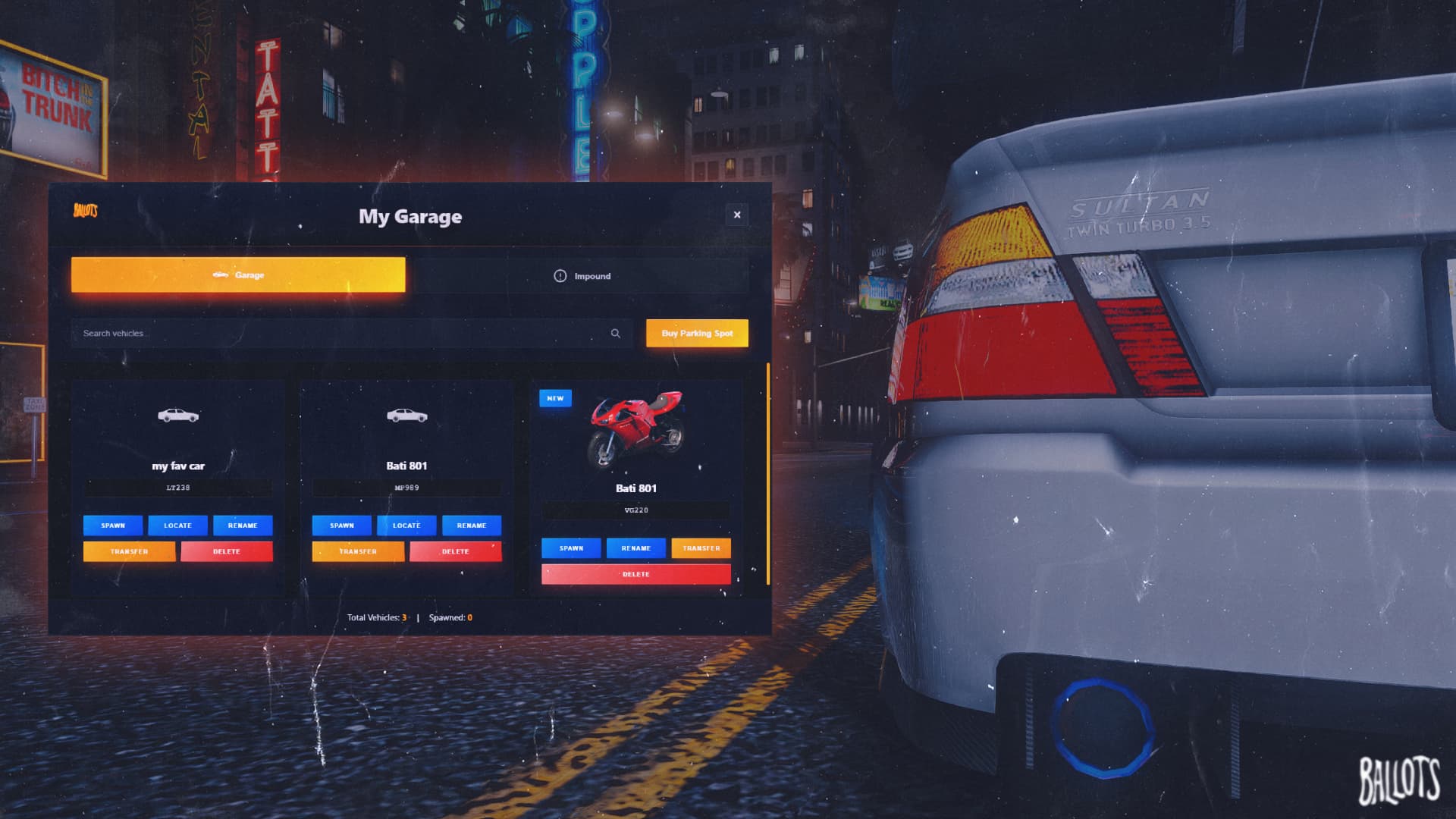This screenshot has width=1456, height=819.
Task: Switch to the Impound tab
Action: tap(585, 276)
